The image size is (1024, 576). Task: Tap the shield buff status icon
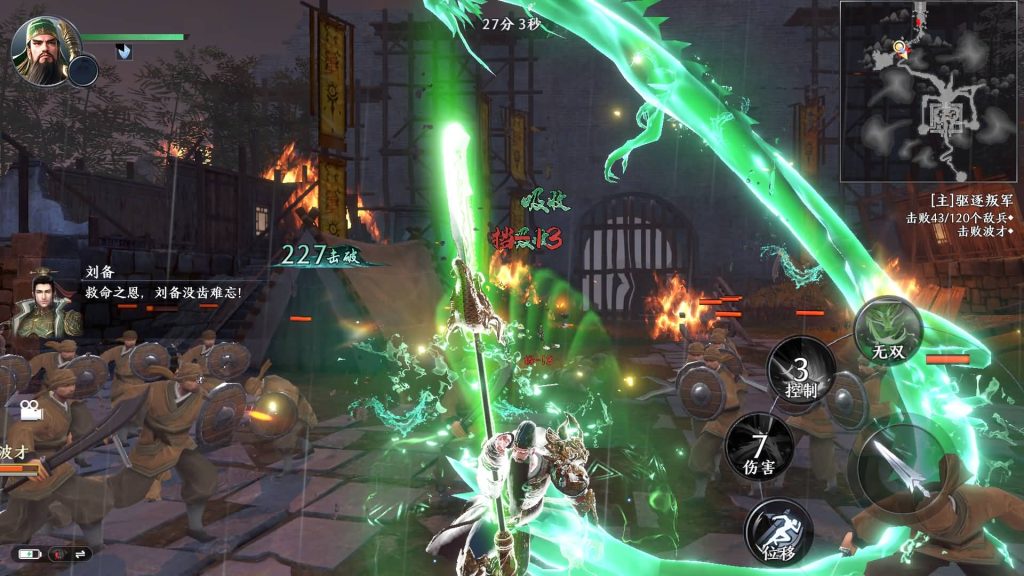124,52
